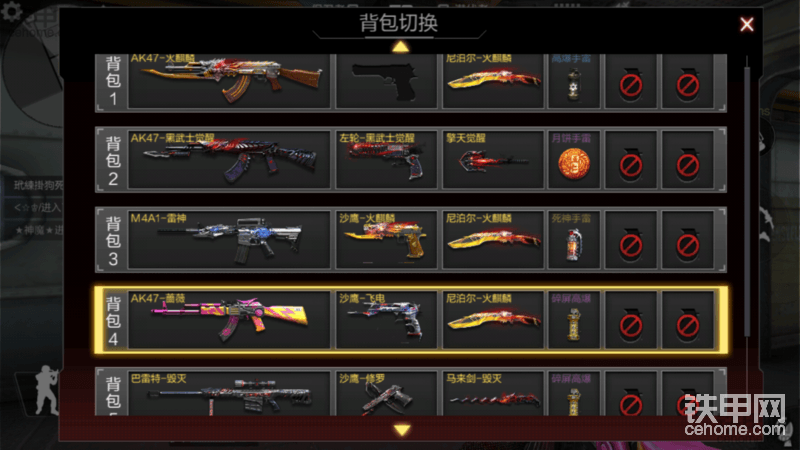
Task: Select backpack 2 row label
Action: tap(112, 157)
